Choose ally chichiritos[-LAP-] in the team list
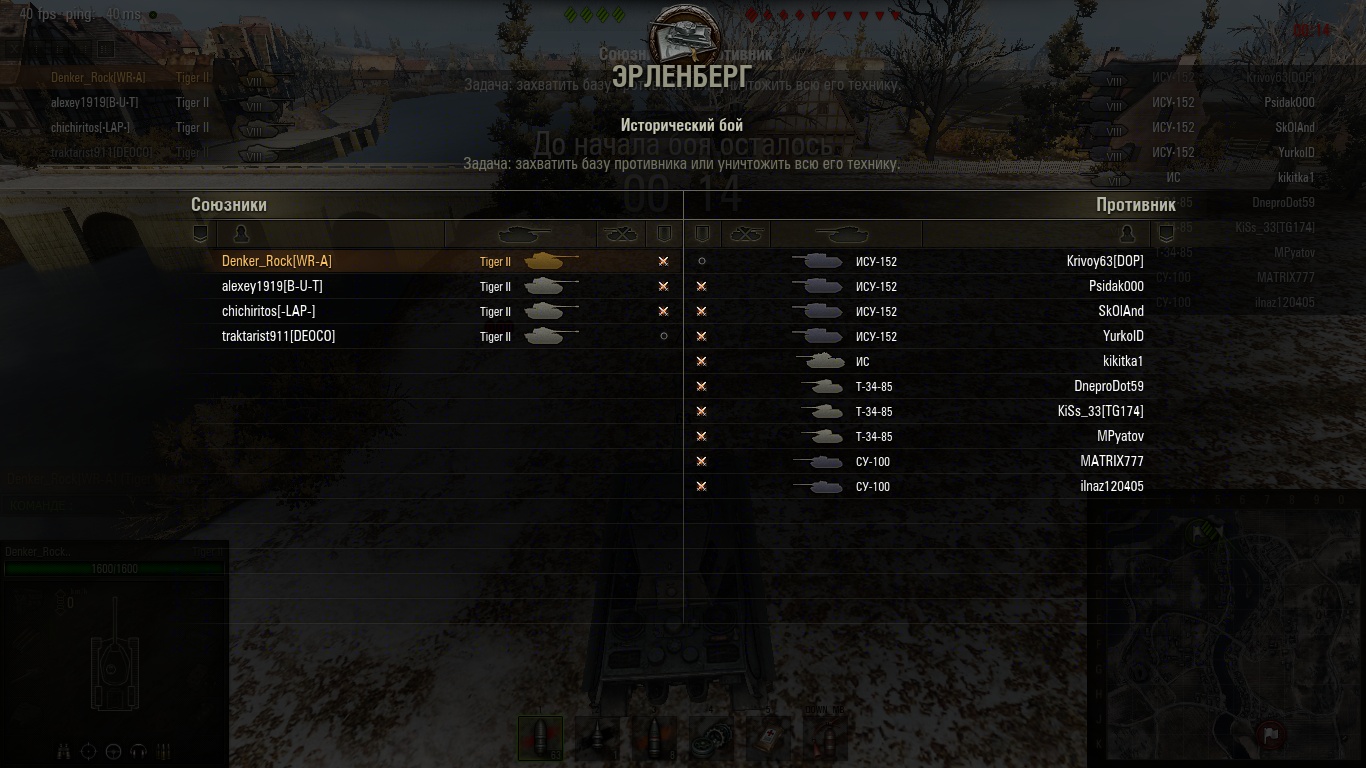Viewport: 1366px width, 768px height. tap(268, 311)
